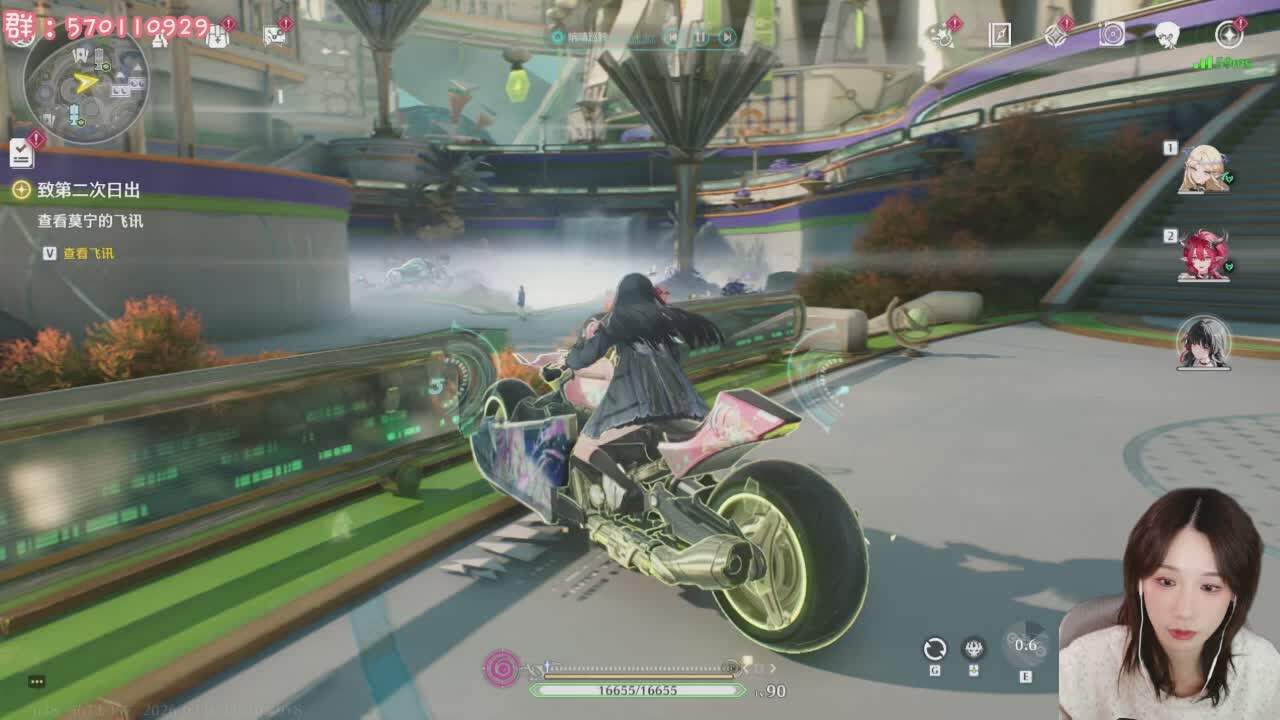Open the character head profile icon
This screenshot has width=1280, height=720.
point(1168,35)
